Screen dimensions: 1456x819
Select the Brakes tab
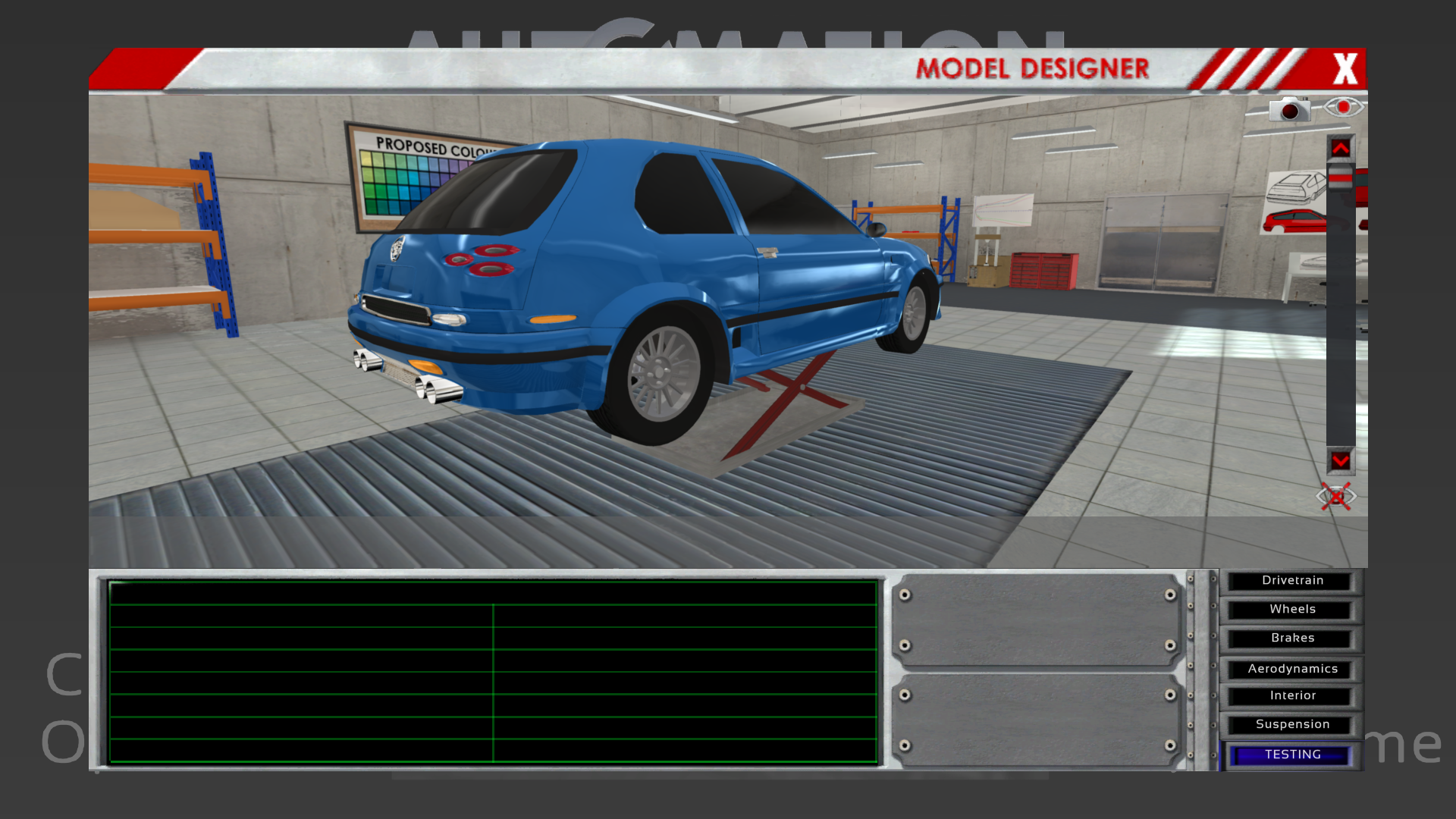click(1291, 639)
